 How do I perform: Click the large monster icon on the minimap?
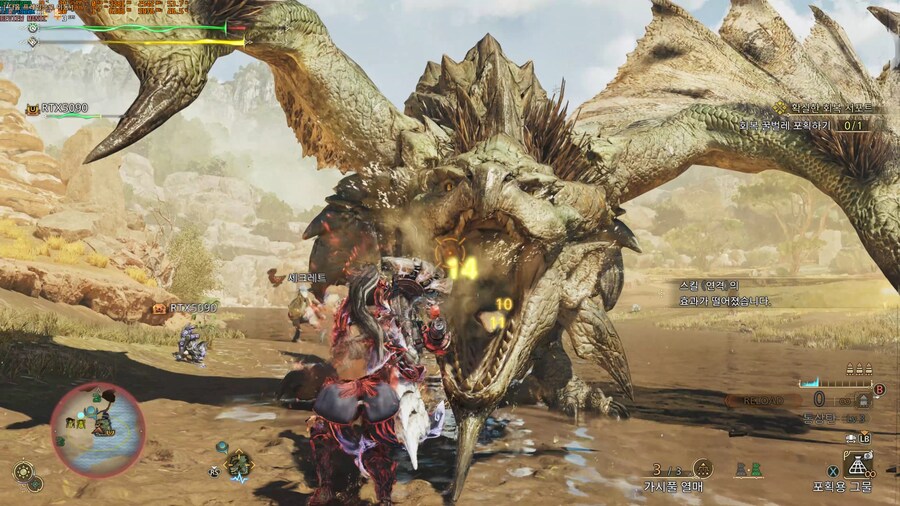pos(102,424)
